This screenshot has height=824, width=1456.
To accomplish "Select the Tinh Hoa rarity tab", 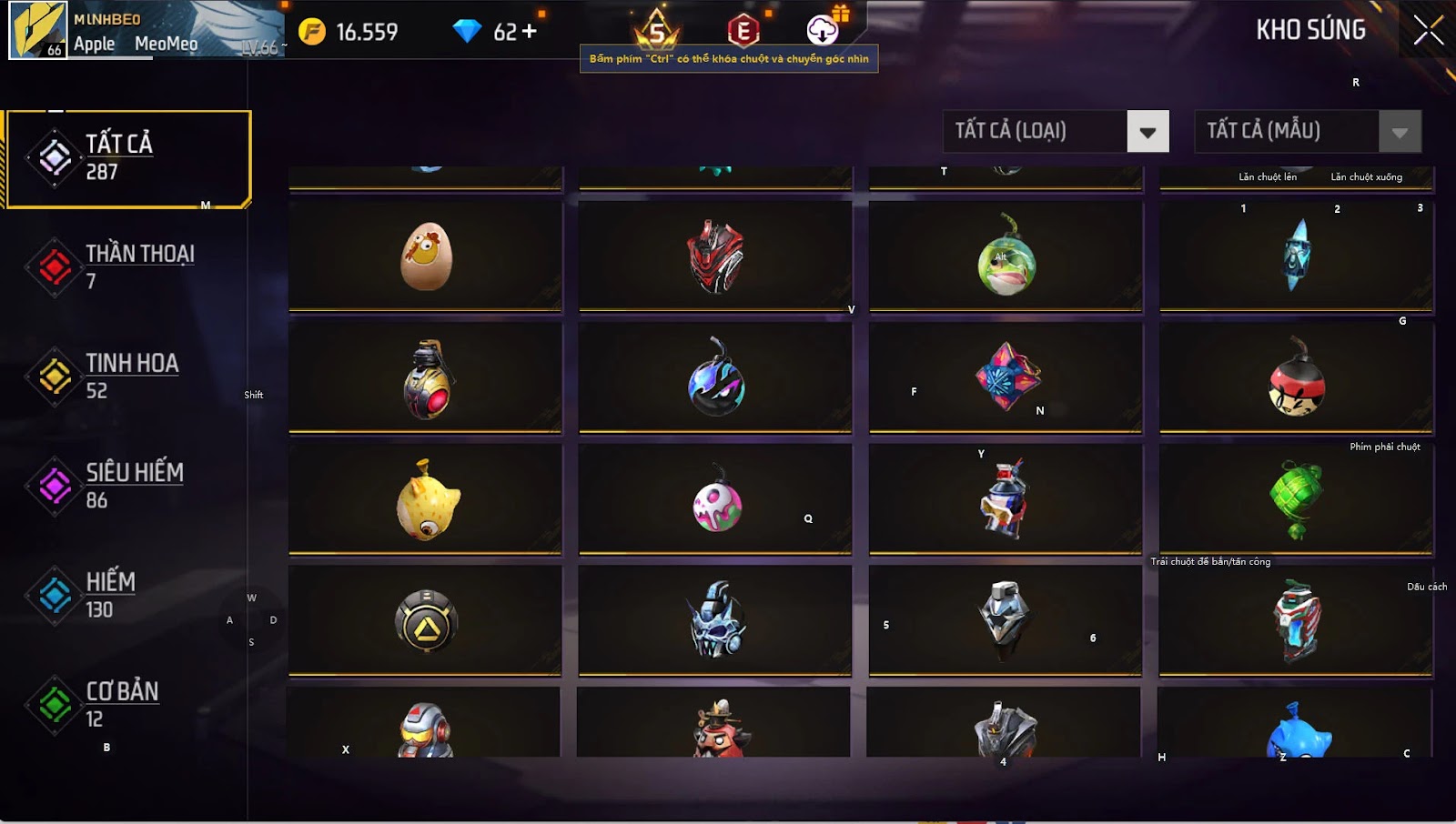I will (127, 376).
